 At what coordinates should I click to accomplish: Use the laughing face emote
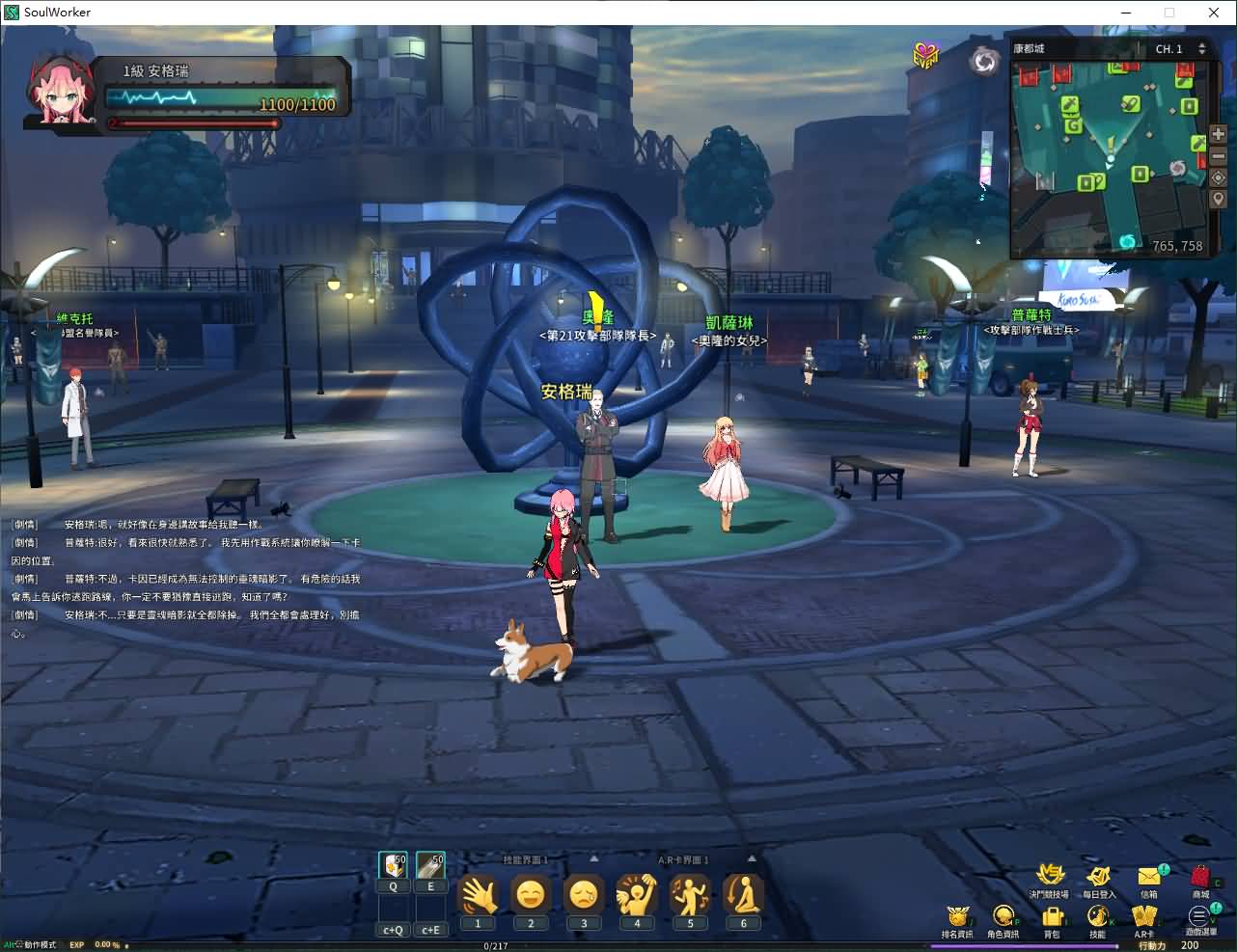point(531,896)
